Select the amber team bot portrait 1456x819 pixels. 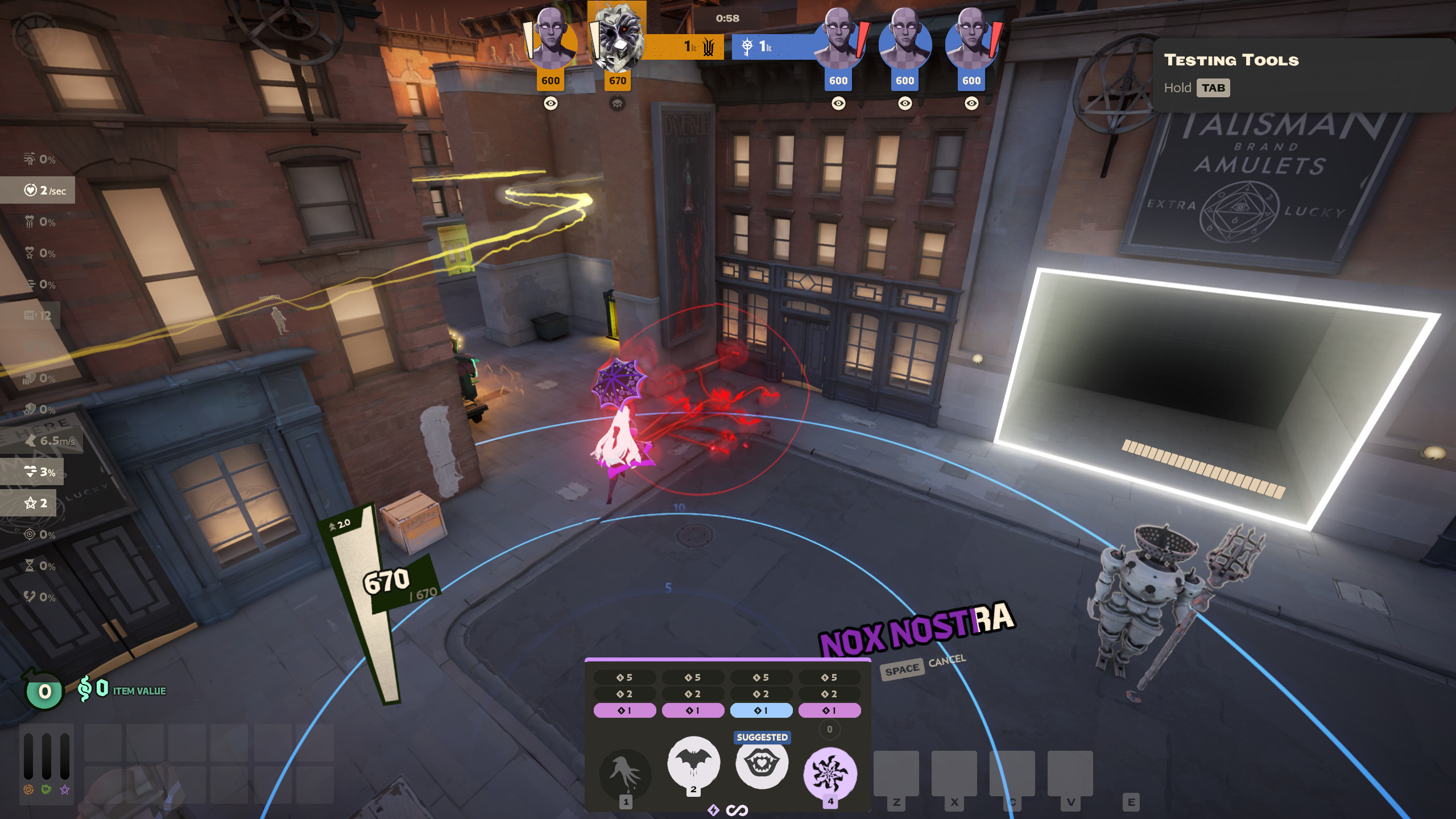[551, 39]
